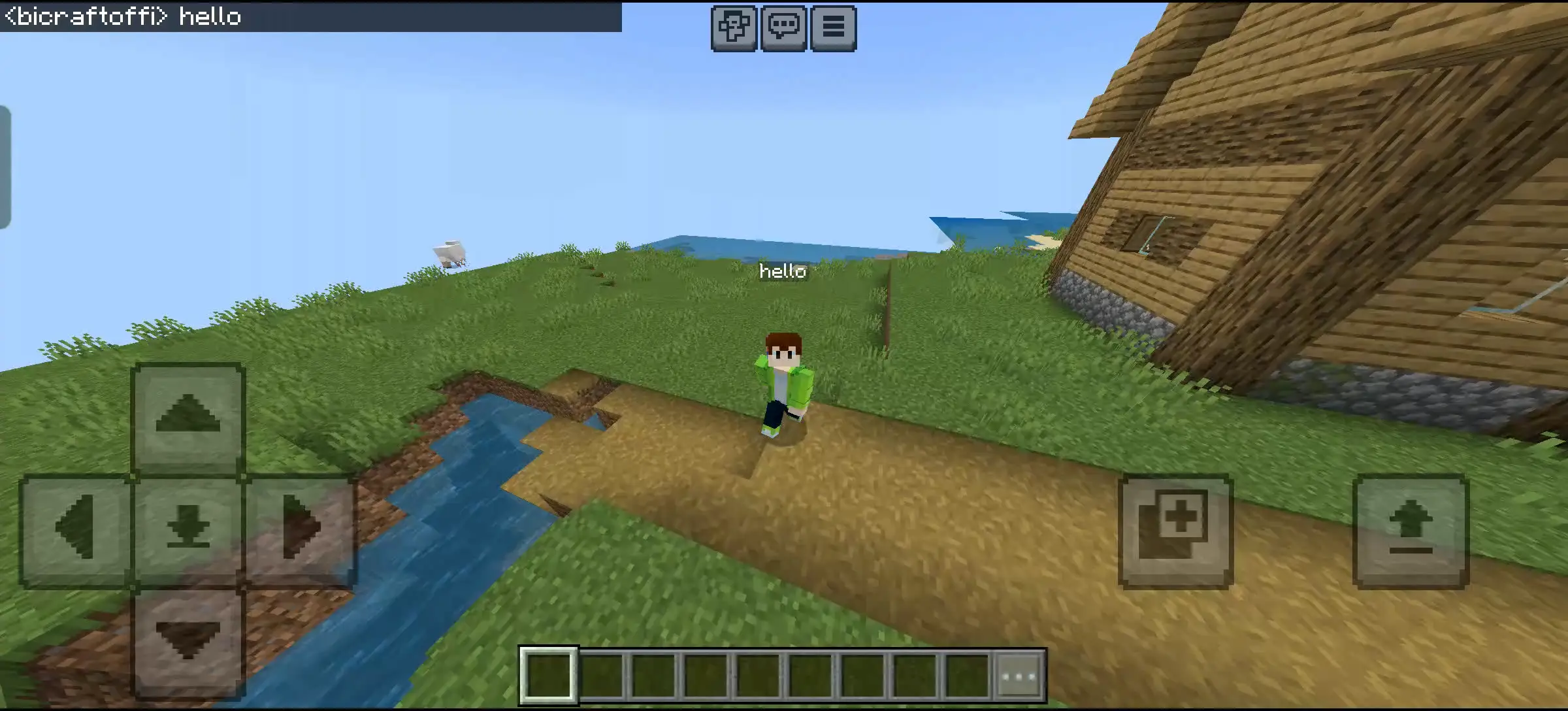Open the emote button at top

(734, 27)
